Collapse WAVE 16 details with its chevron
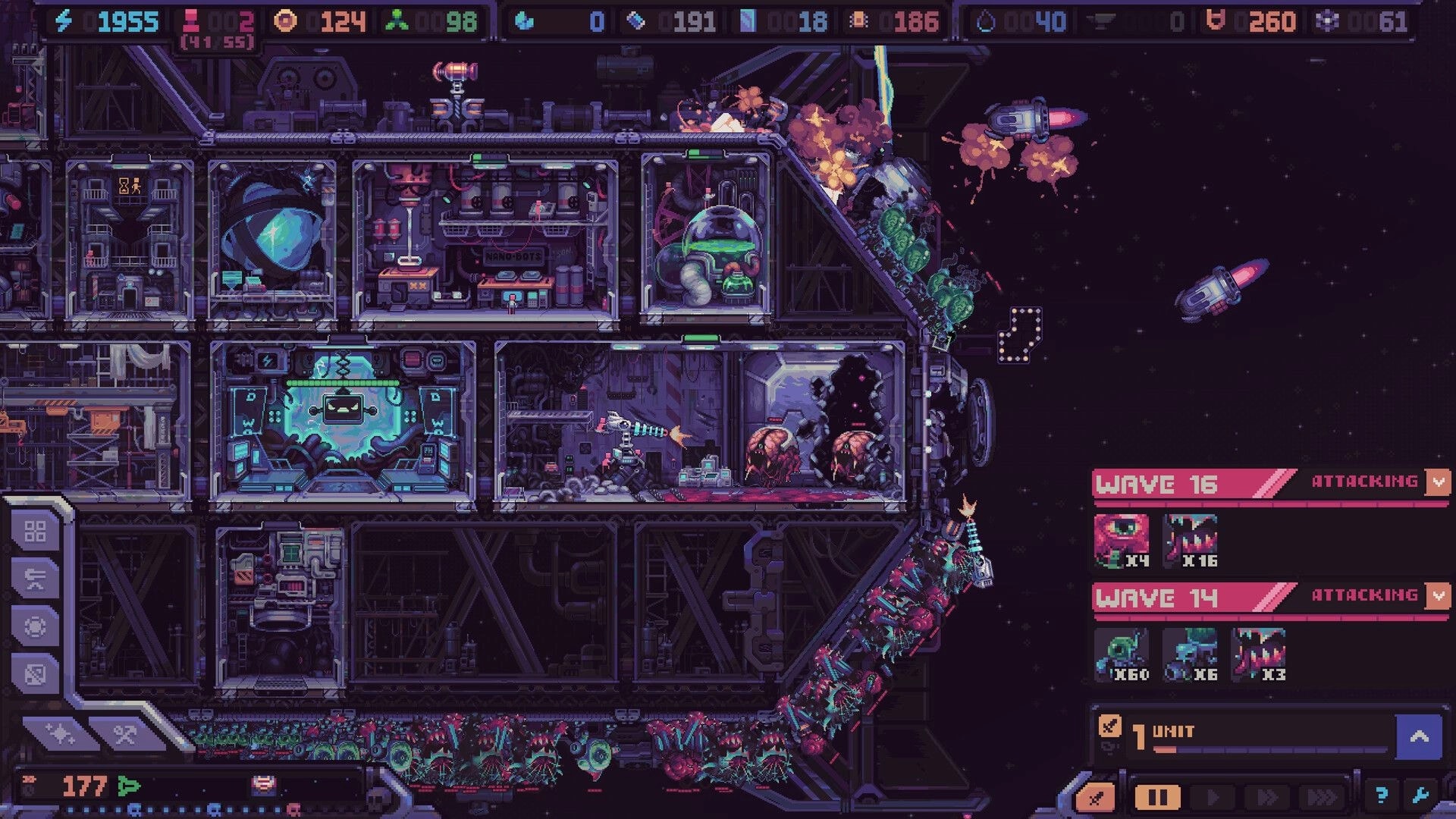Image resolution: width=1456 pixels, height=819 pixels. (1439, 481)
